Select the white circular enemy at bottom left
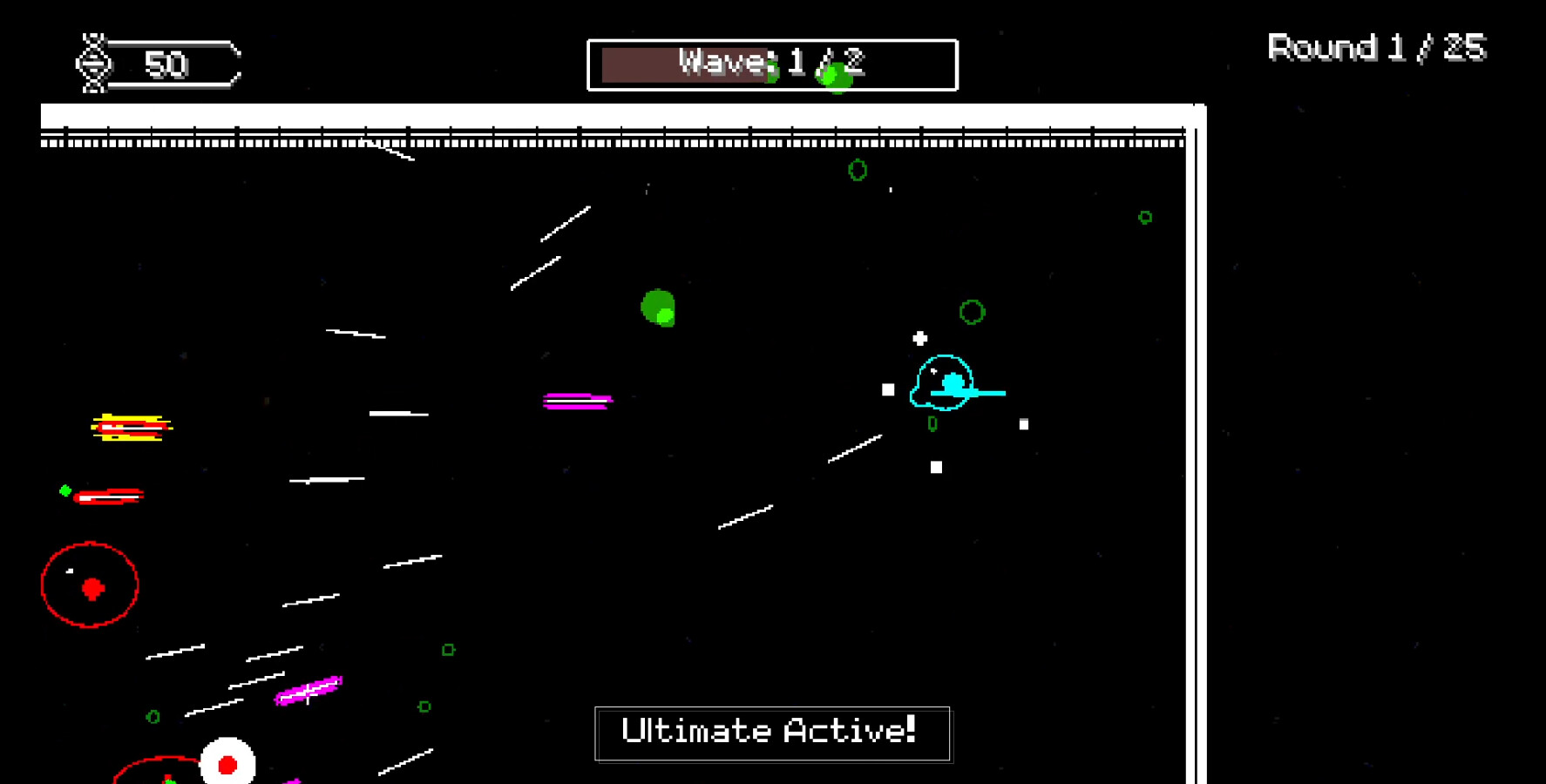The height and width of the screenshot is (784, 1546). pos(228,762)
